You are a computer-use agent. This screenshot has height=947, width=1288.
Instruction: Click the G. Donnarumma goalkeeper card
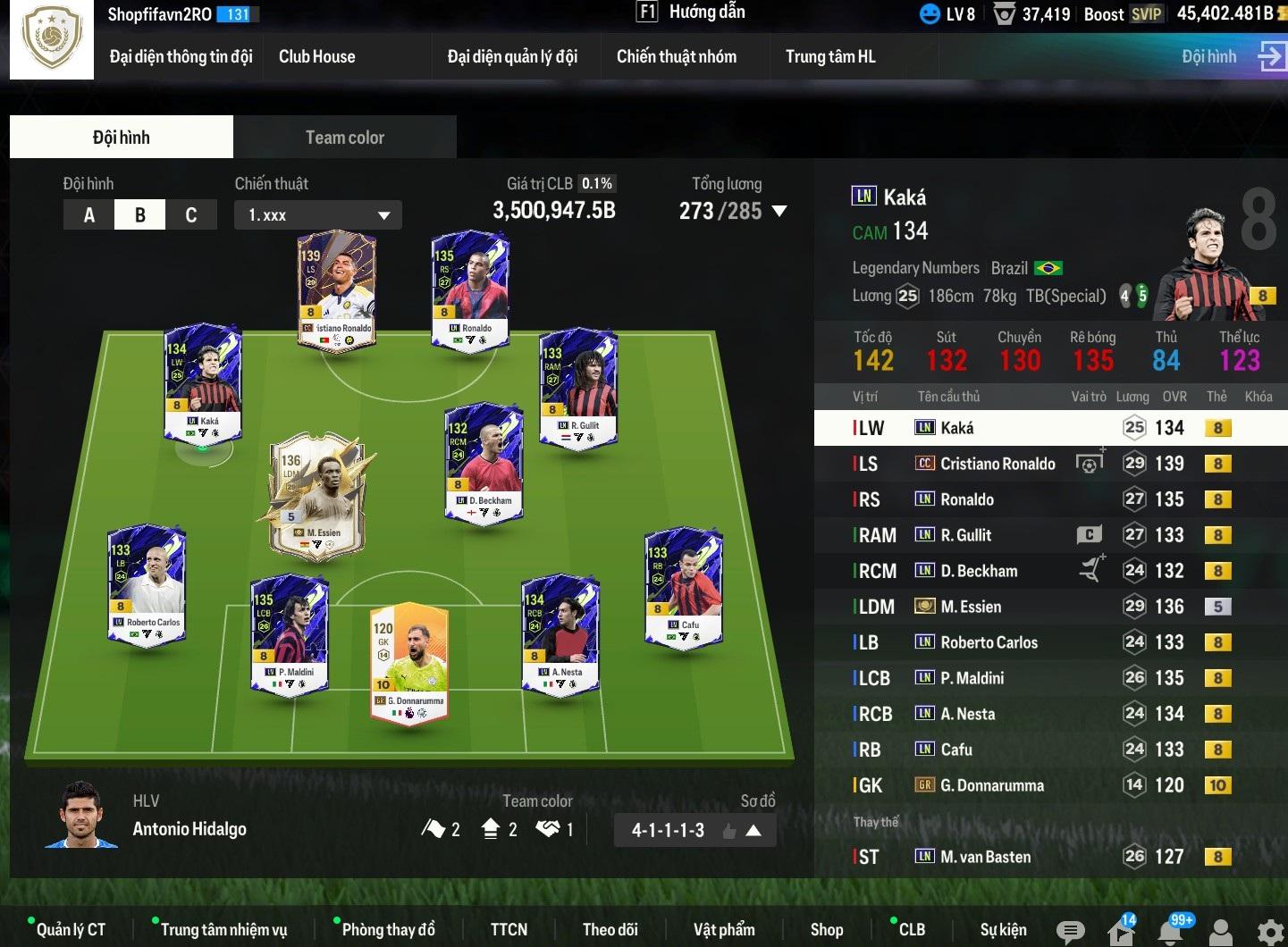[x=409, y=661]
